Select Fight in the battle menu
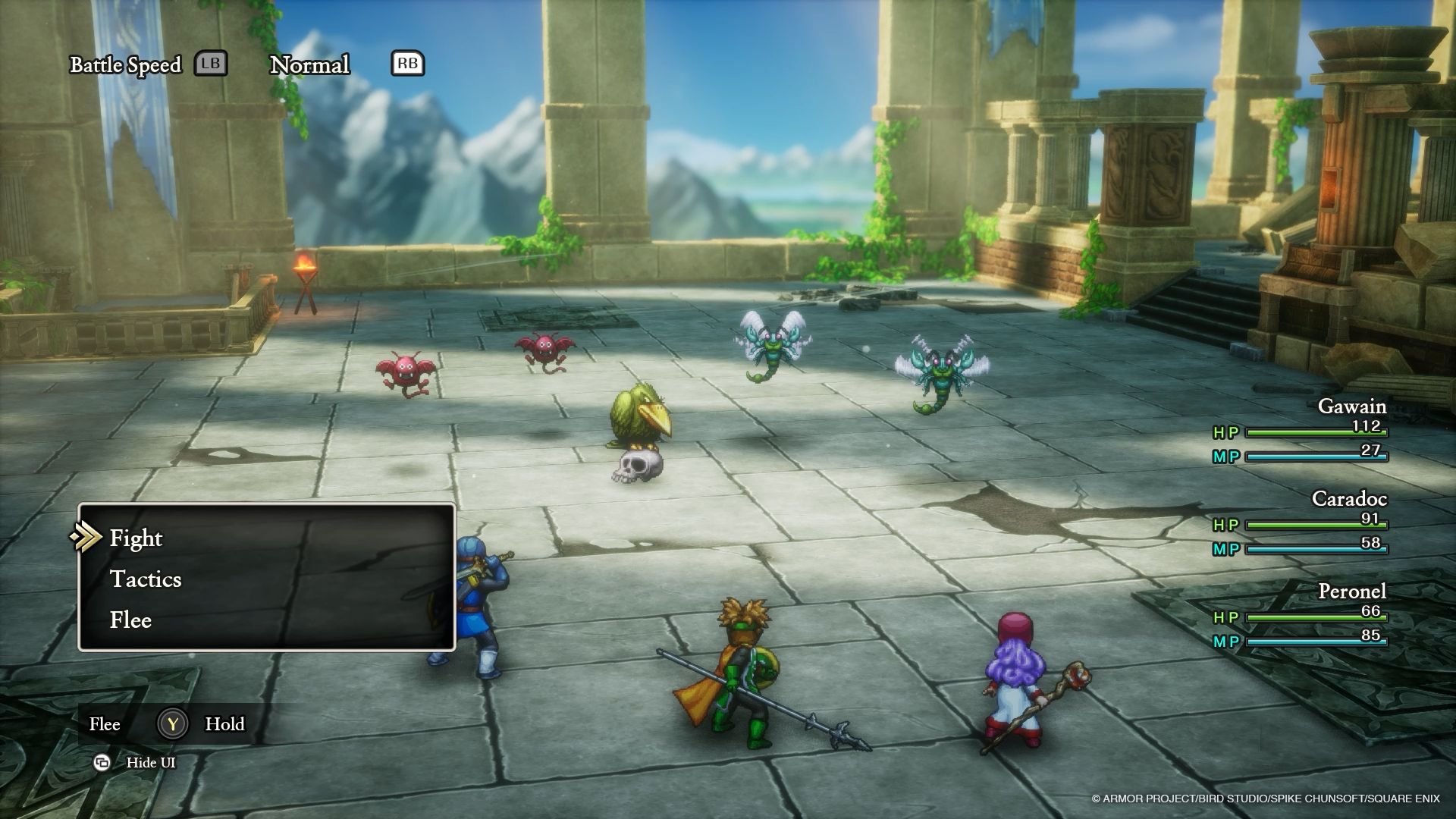Screen dimensions: 1456x819 click(x=136, y=538)
